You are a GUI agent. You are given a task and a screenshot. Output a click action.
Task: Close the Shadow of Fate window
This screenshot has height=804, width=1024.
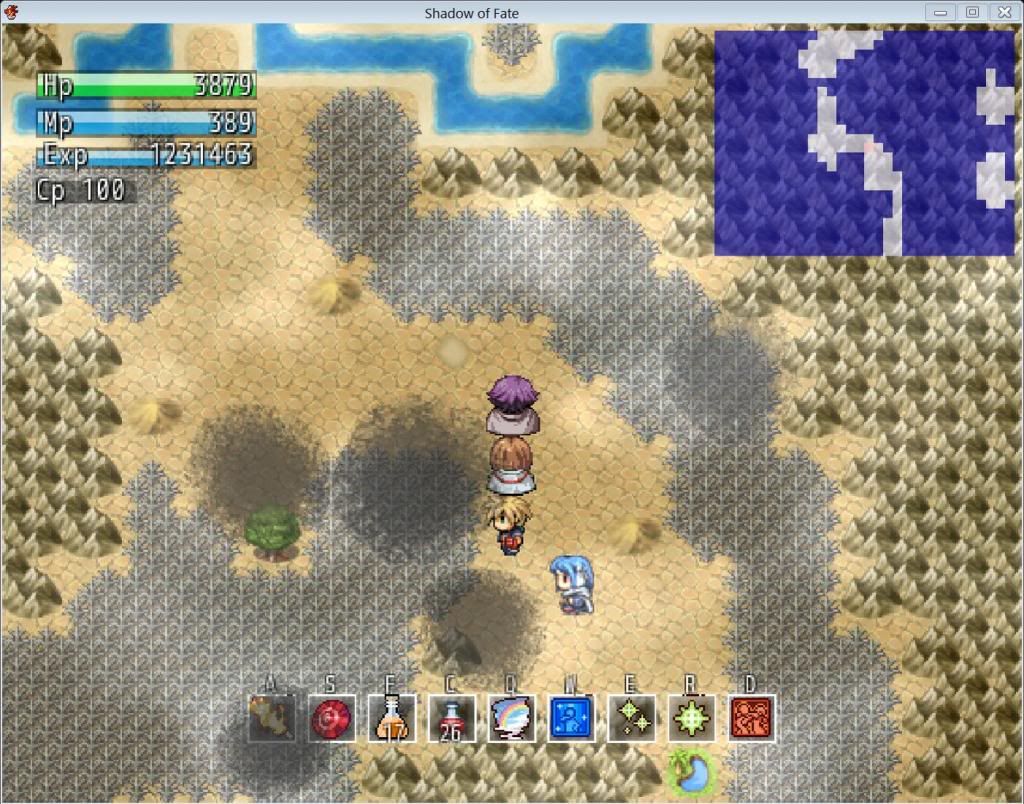1003,12
